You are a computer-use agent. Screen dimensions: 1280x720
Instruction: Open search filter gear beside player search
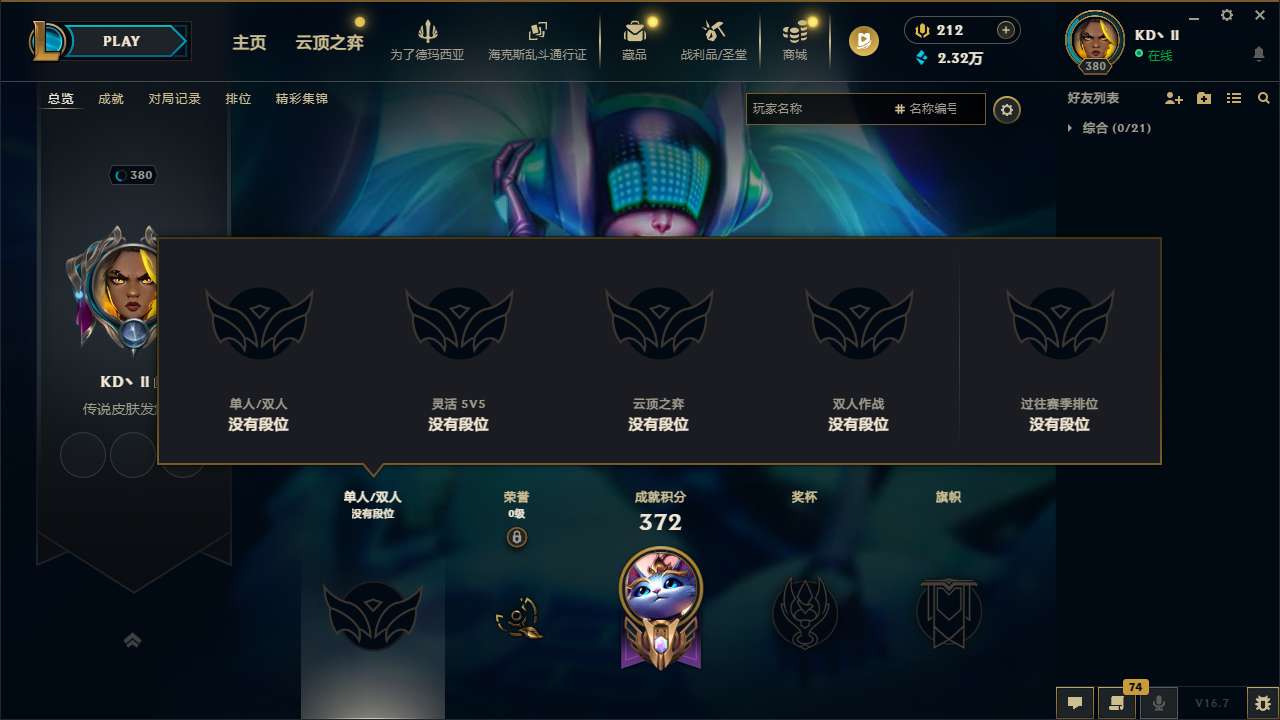tap(1007, 109)
